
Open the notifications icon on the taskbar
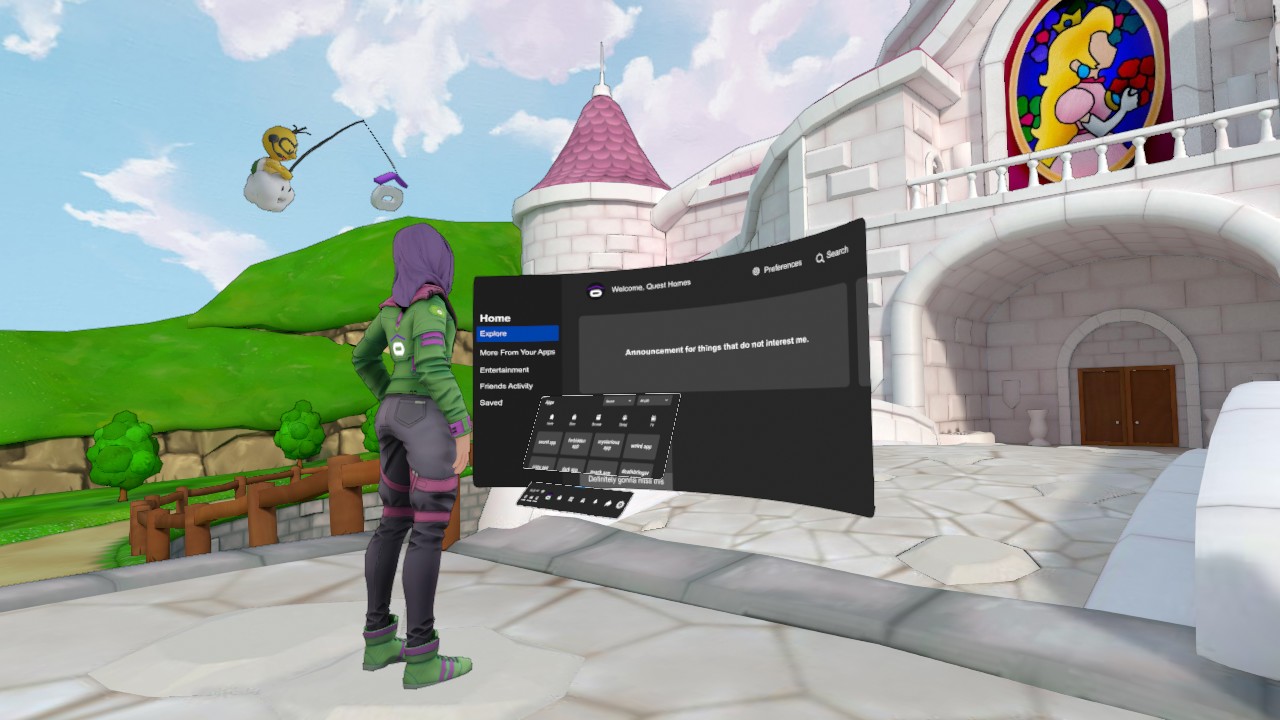[593, 500]
